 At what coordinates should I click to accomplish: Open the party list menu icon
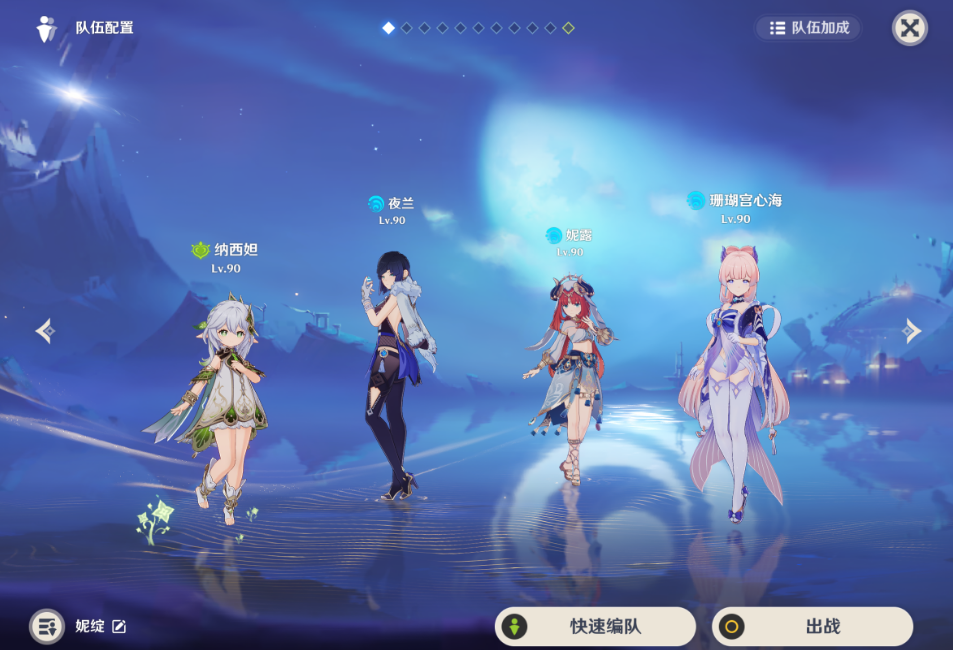[46, 627]
